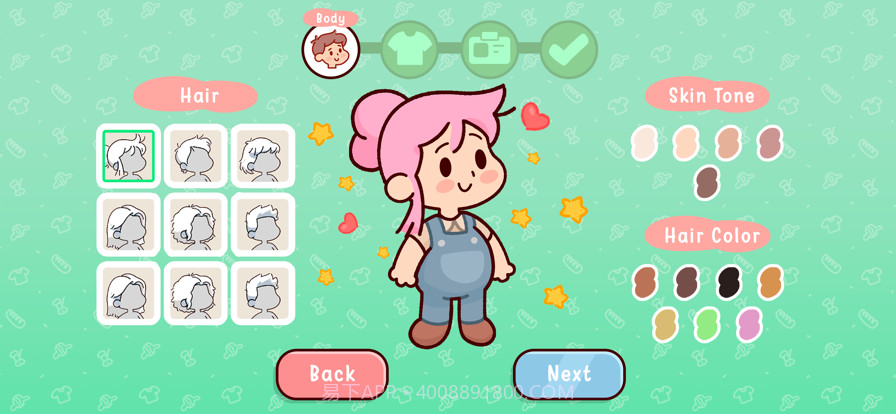Continue with the Next button

tap(569, 374)
